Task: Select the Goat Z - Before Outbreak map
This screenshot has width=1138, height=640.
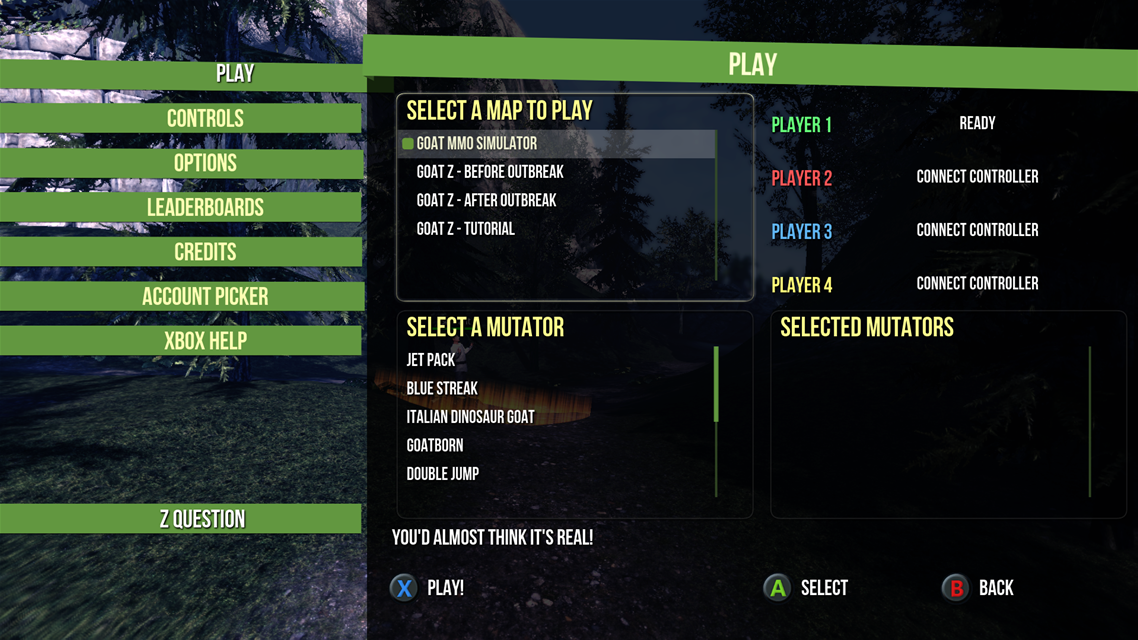Action: click(x=490, y=172)
